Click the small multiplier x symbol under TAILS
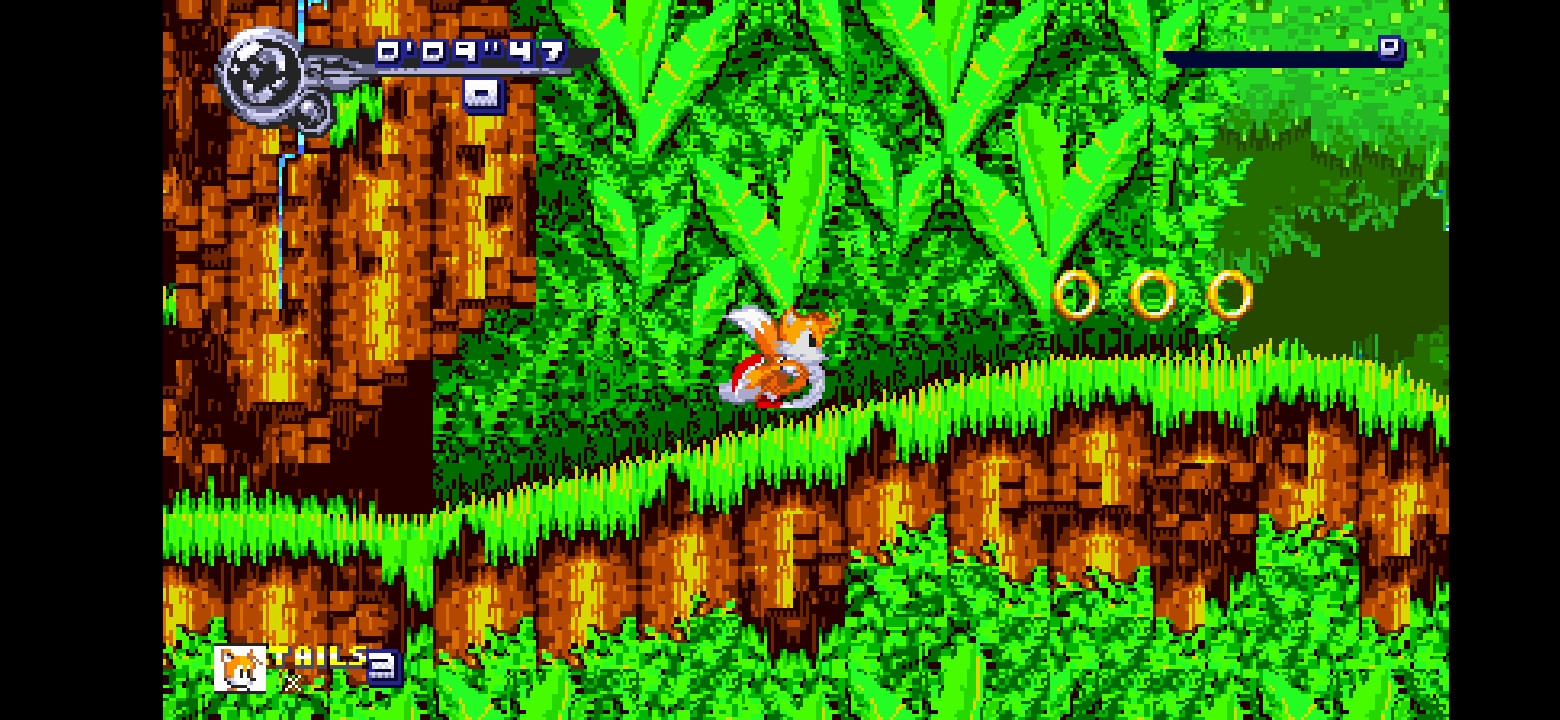This screenshot has height=720, width=1560. click(x=295, y=685)
